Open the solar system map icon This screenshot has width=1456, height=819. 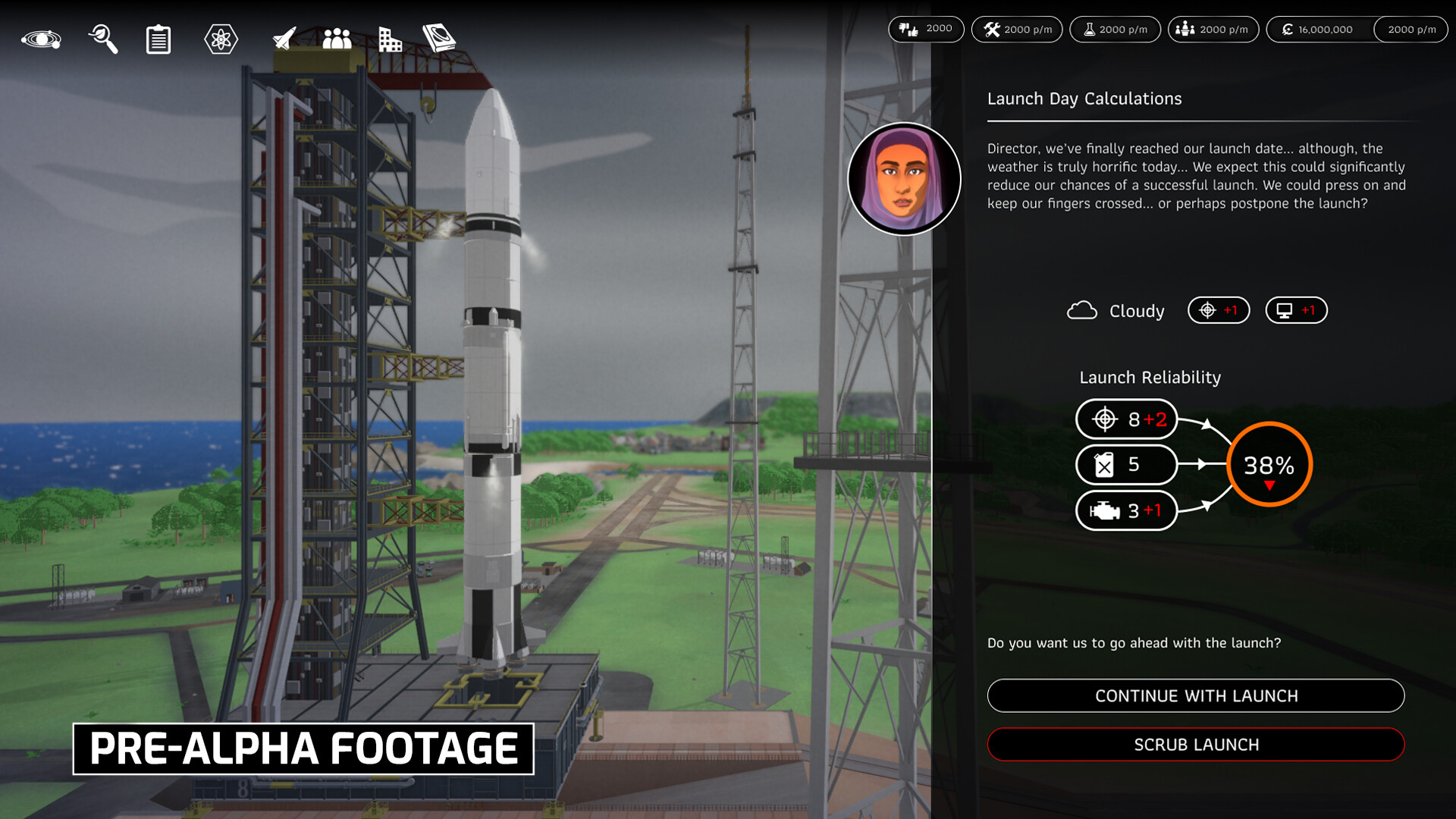(42, 38)
